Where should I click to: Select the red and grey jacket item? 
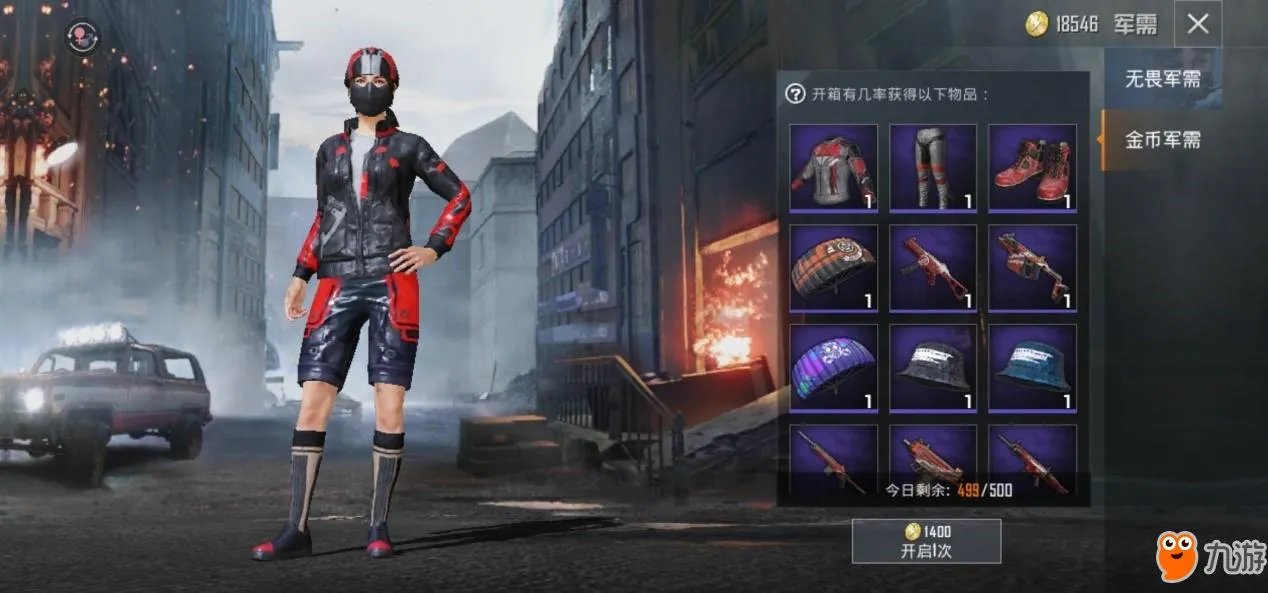pos(833,167)
